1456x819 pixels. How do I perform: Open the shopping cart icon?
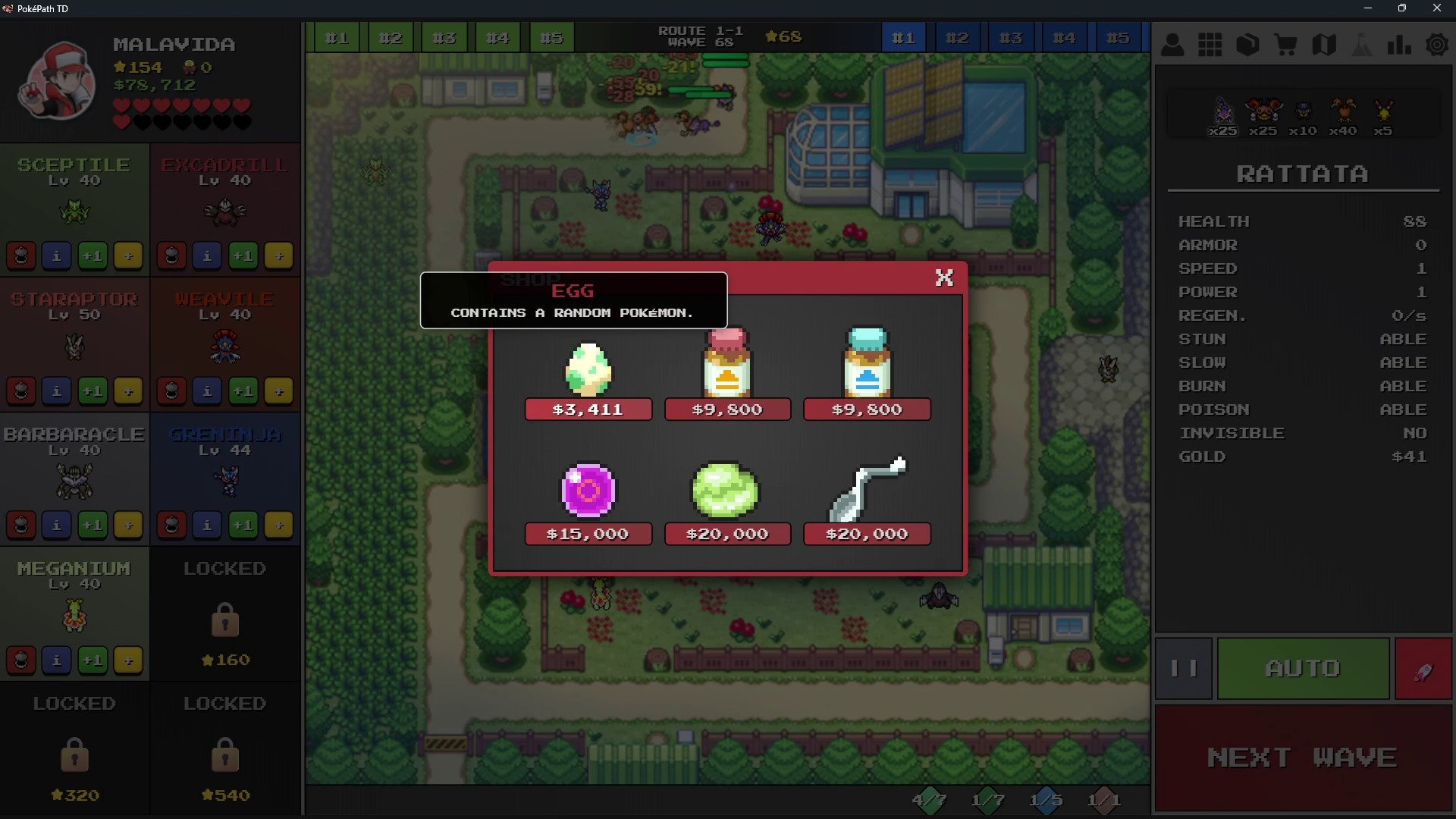pos(1285,45)
